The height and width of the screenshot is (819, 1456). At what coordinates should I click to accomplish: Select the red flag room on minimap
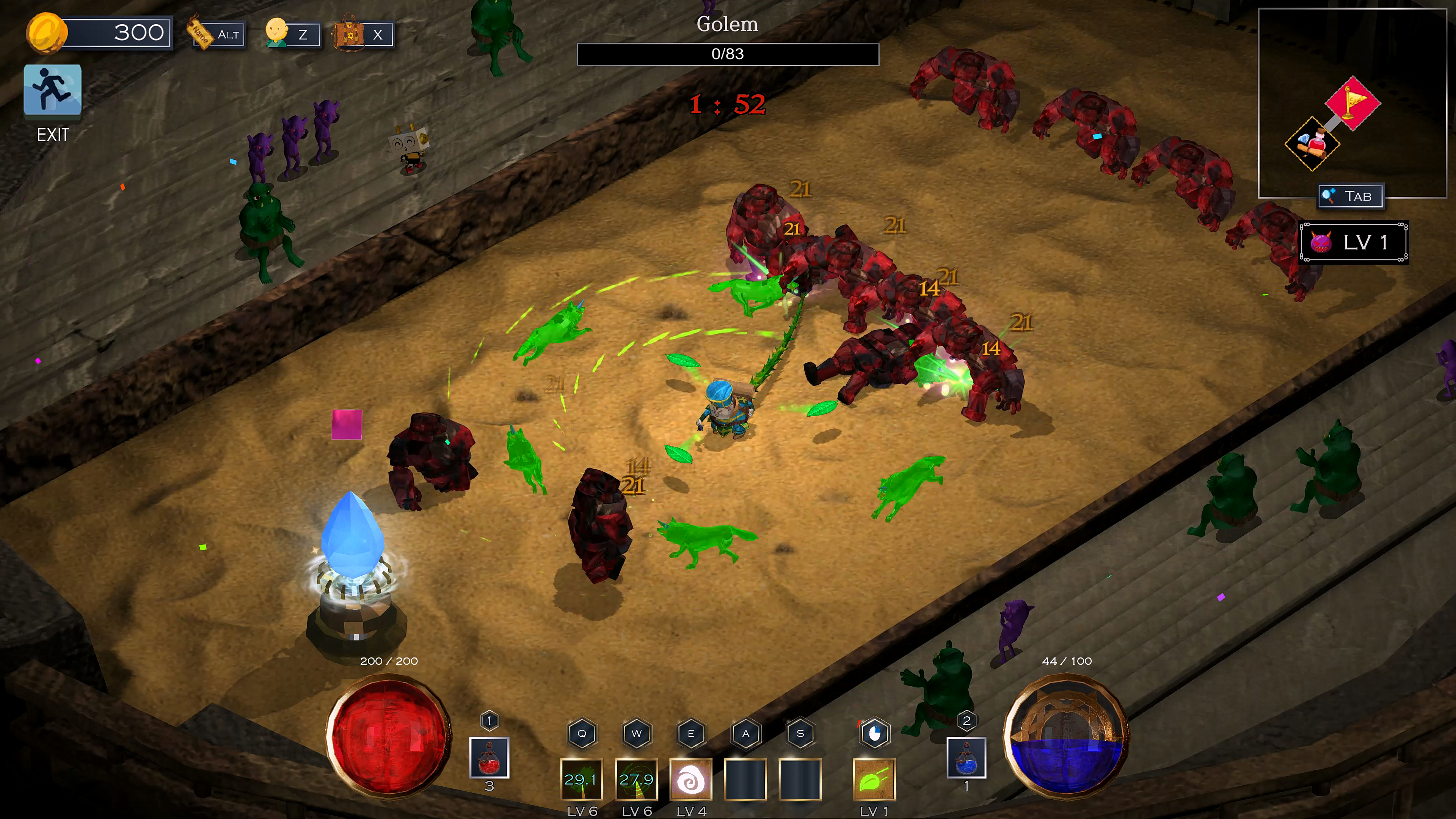coord(1352,103)
